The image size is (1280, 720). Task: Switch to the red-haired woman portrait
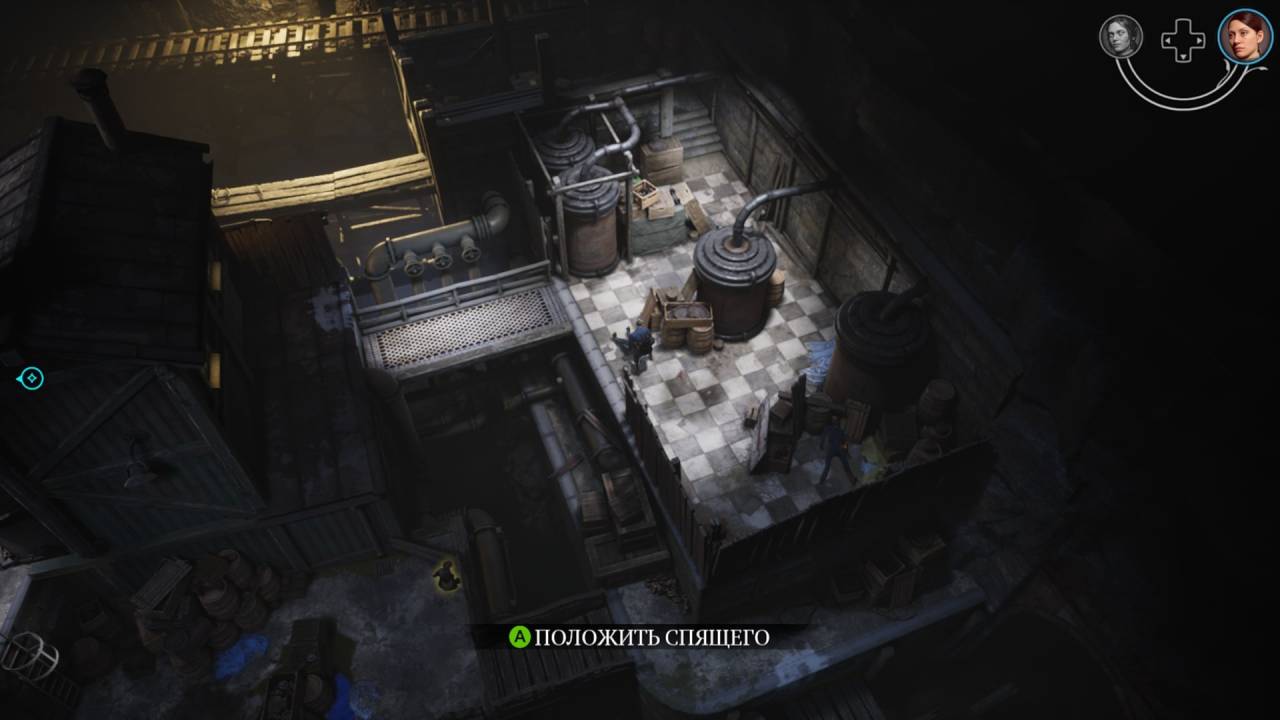pos(1244,37)
